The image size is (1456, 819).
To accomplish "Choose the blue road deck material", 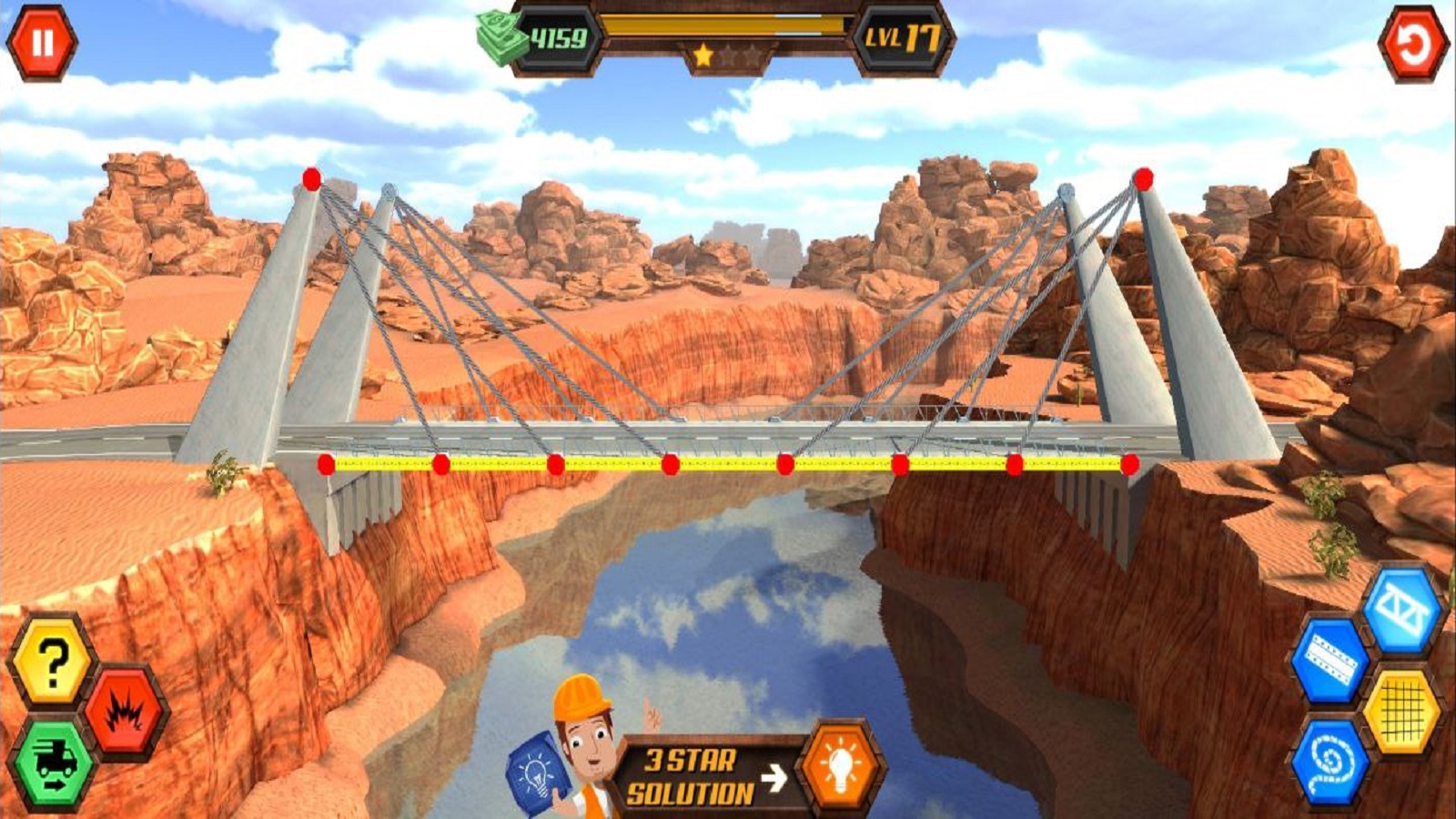I will coord(1330,662).
